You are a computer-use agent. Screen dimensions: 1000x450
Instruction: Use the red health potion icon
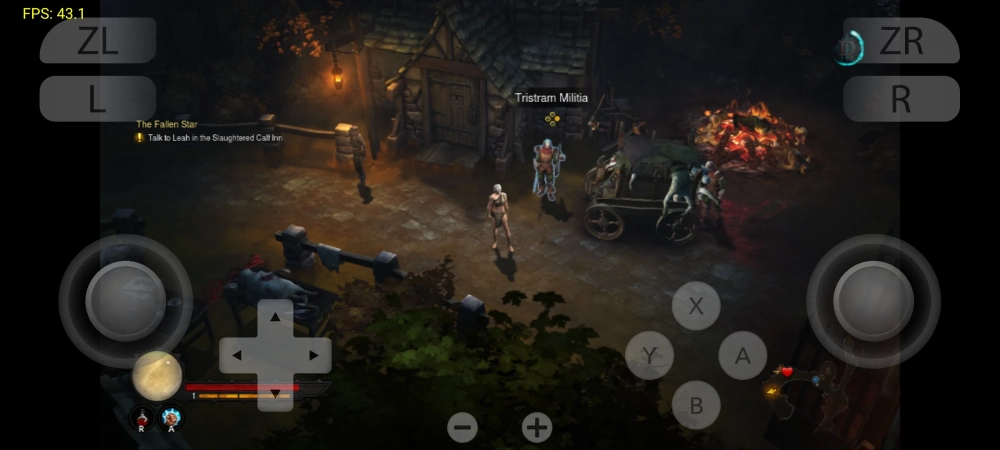[x=142, y=416]
